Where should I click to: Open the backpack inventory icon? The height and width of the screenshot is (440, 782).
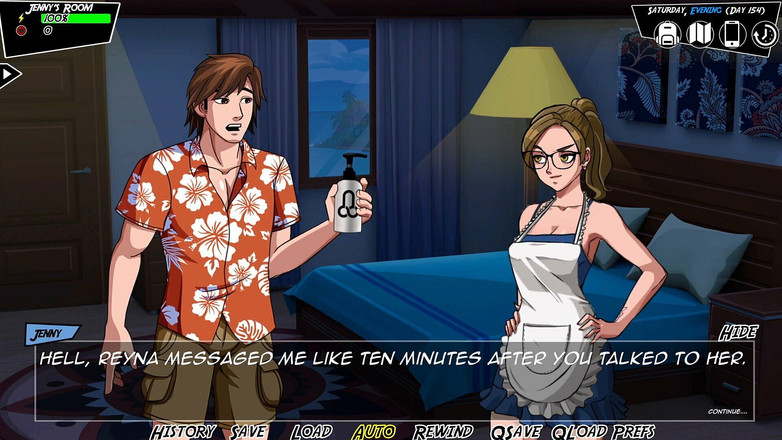point(667,35)
